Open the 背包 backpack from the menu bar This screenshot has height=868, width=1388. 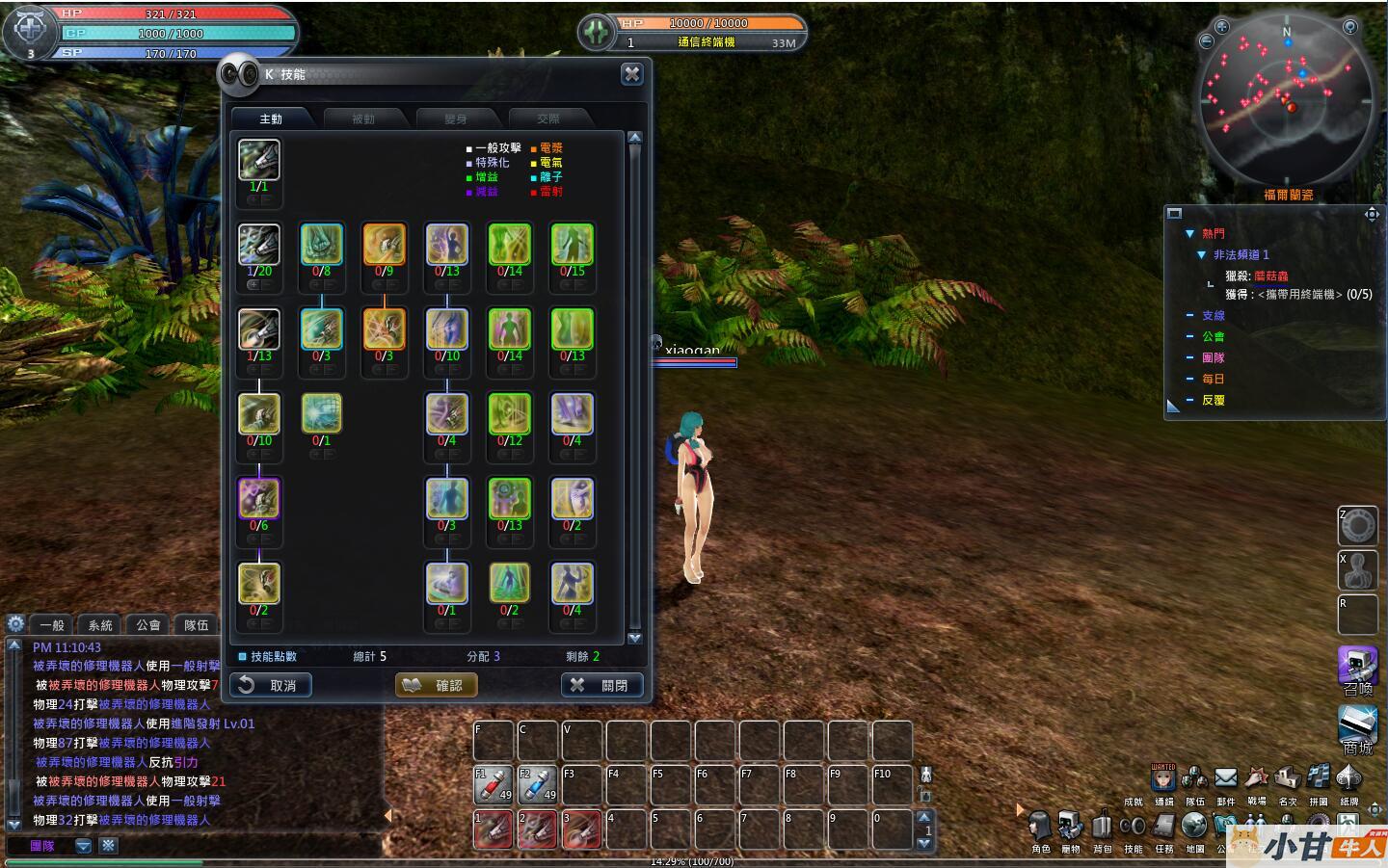tap(1102, 828)
